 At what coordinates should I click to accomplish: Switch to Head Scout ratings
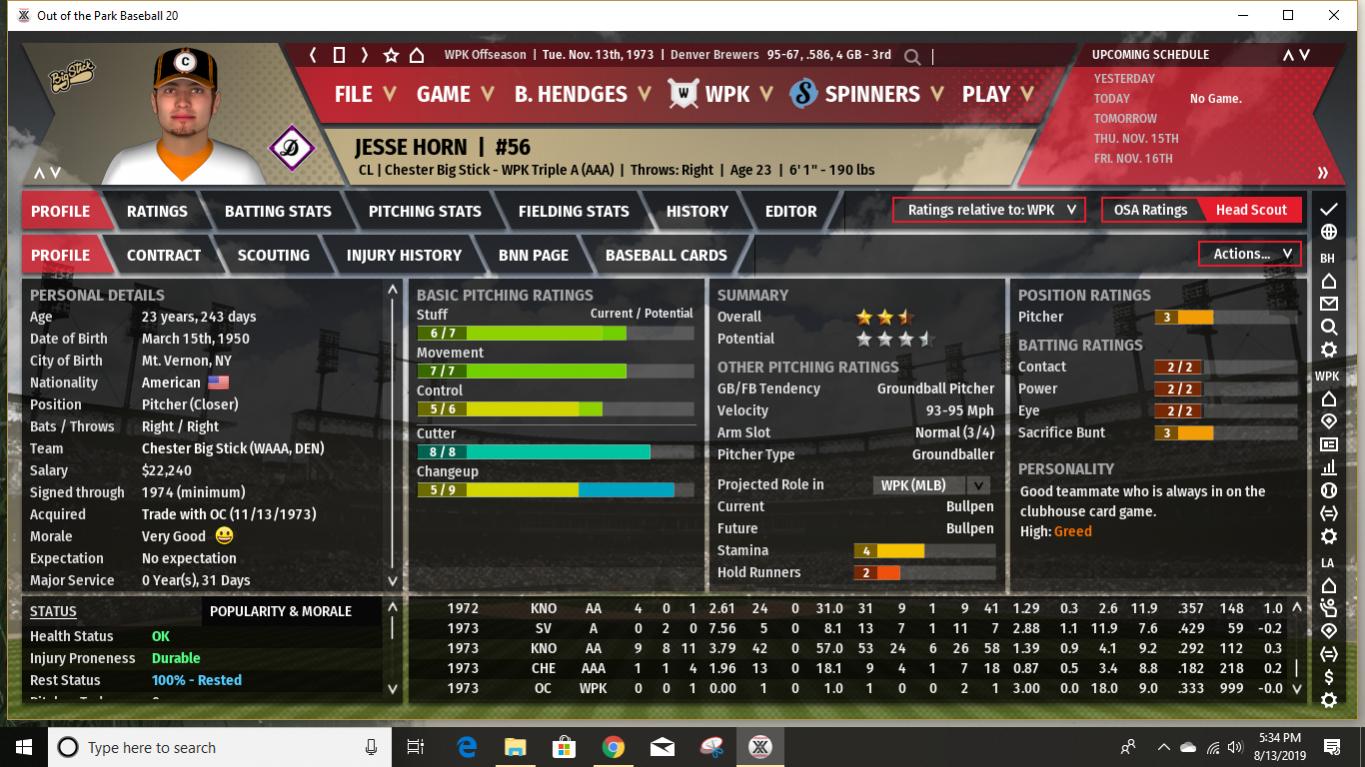click(1252, 210)
